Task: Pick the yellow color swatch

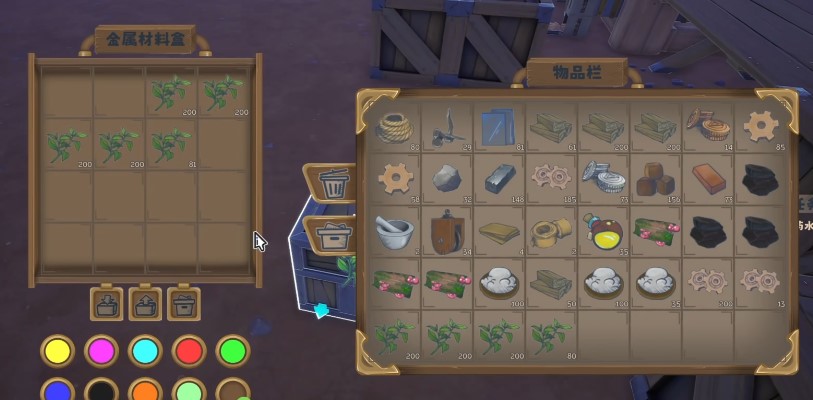Action: (56, 351)
